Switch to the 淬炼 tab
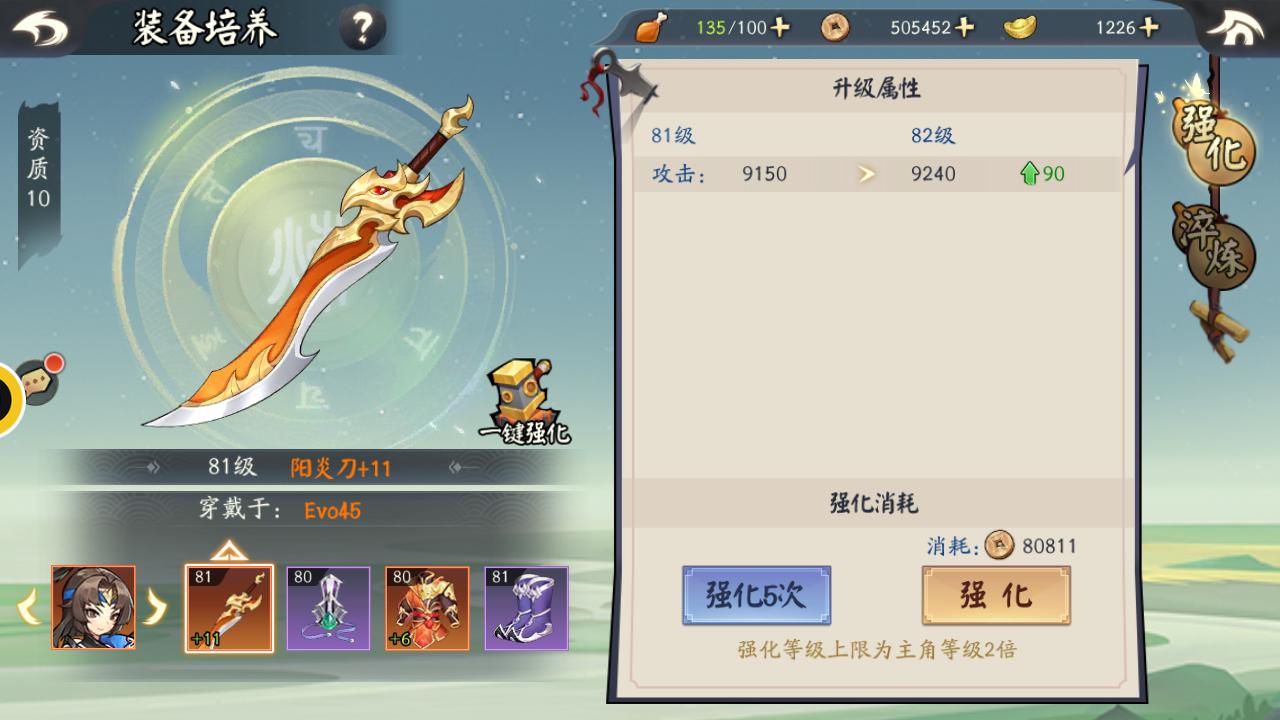Viewport: 1280px width, 720px height. point(1213,245)
